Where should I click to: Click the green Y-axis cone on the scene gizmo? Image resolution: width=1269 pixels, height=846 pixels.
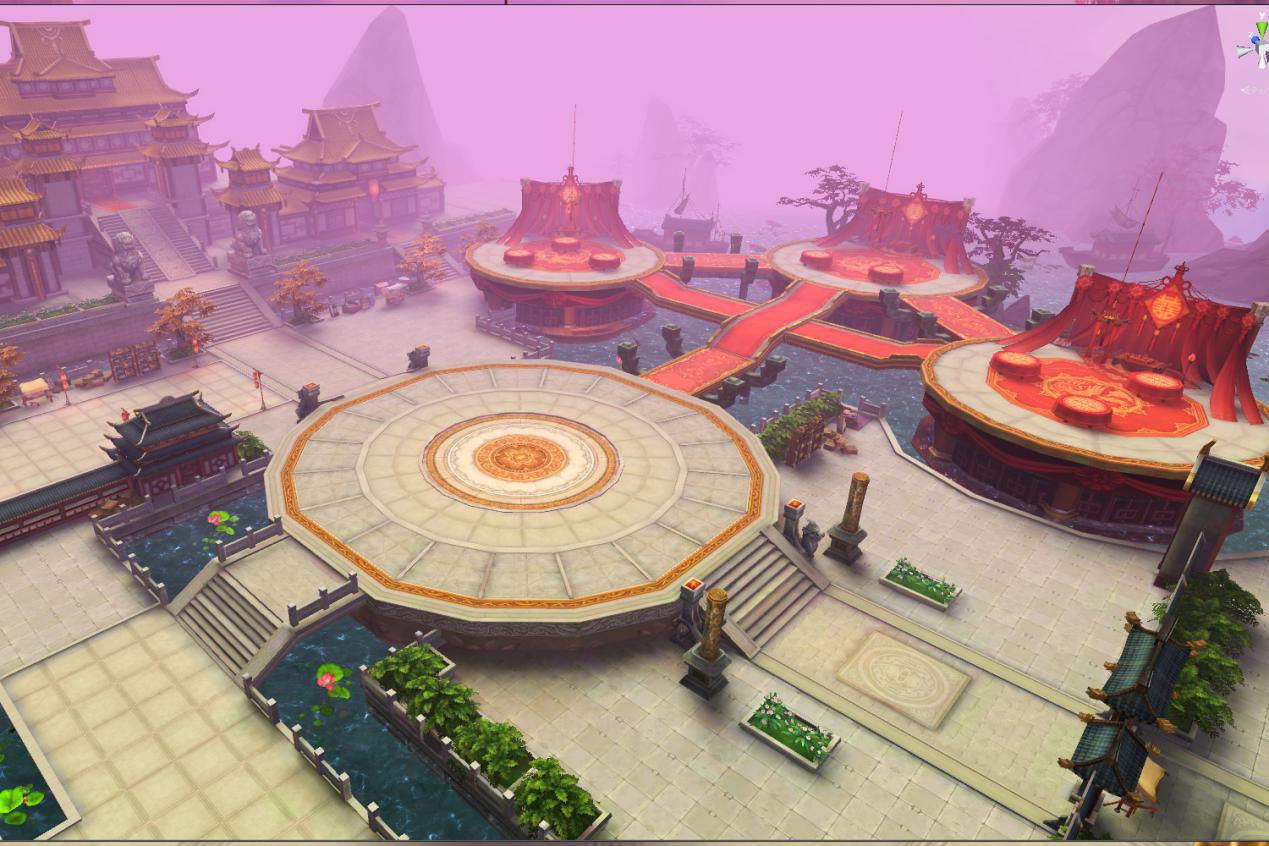(x=1262, y=28)
